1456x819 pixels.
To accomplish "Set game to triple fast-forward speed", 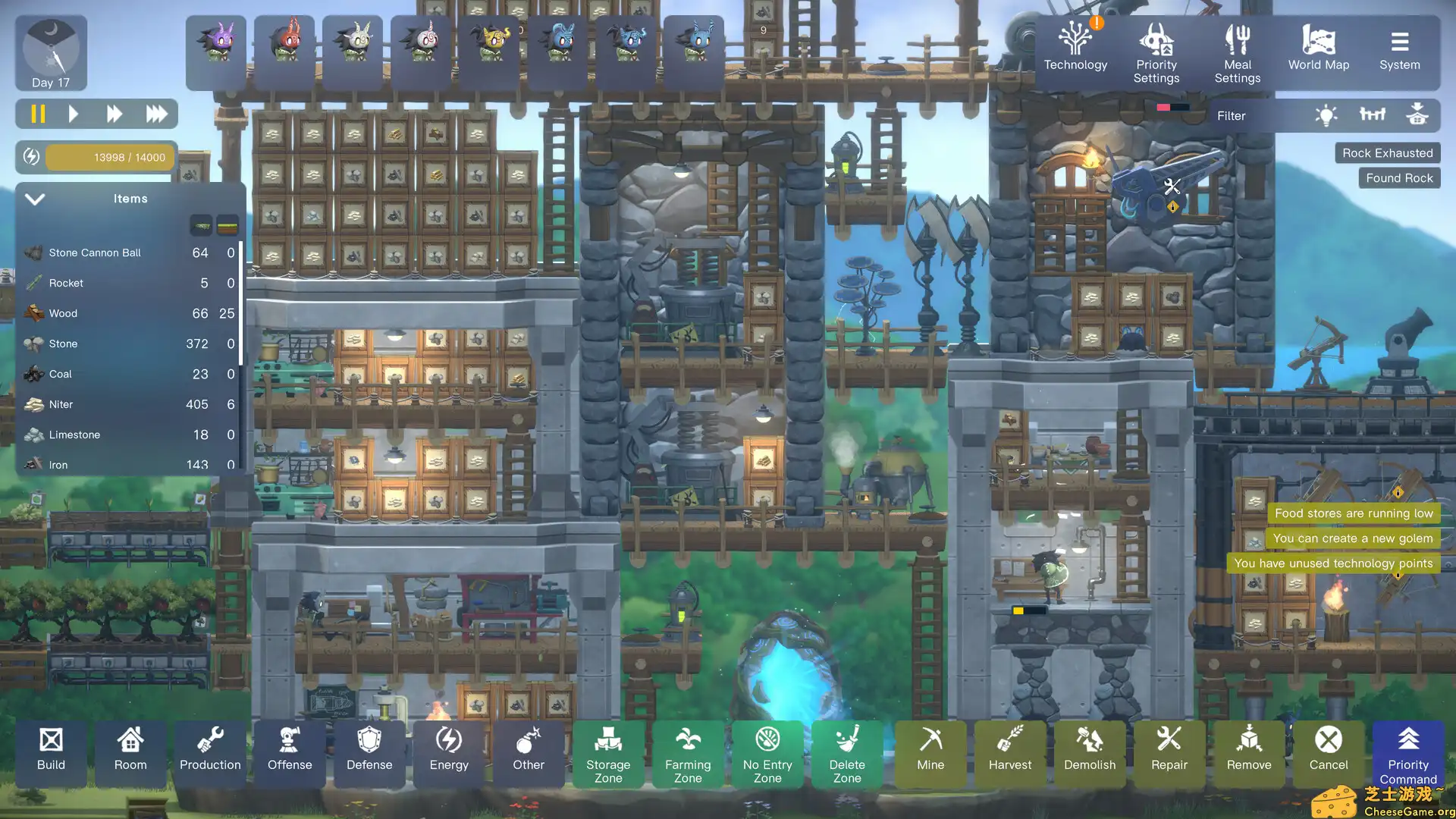I will 156,114.
